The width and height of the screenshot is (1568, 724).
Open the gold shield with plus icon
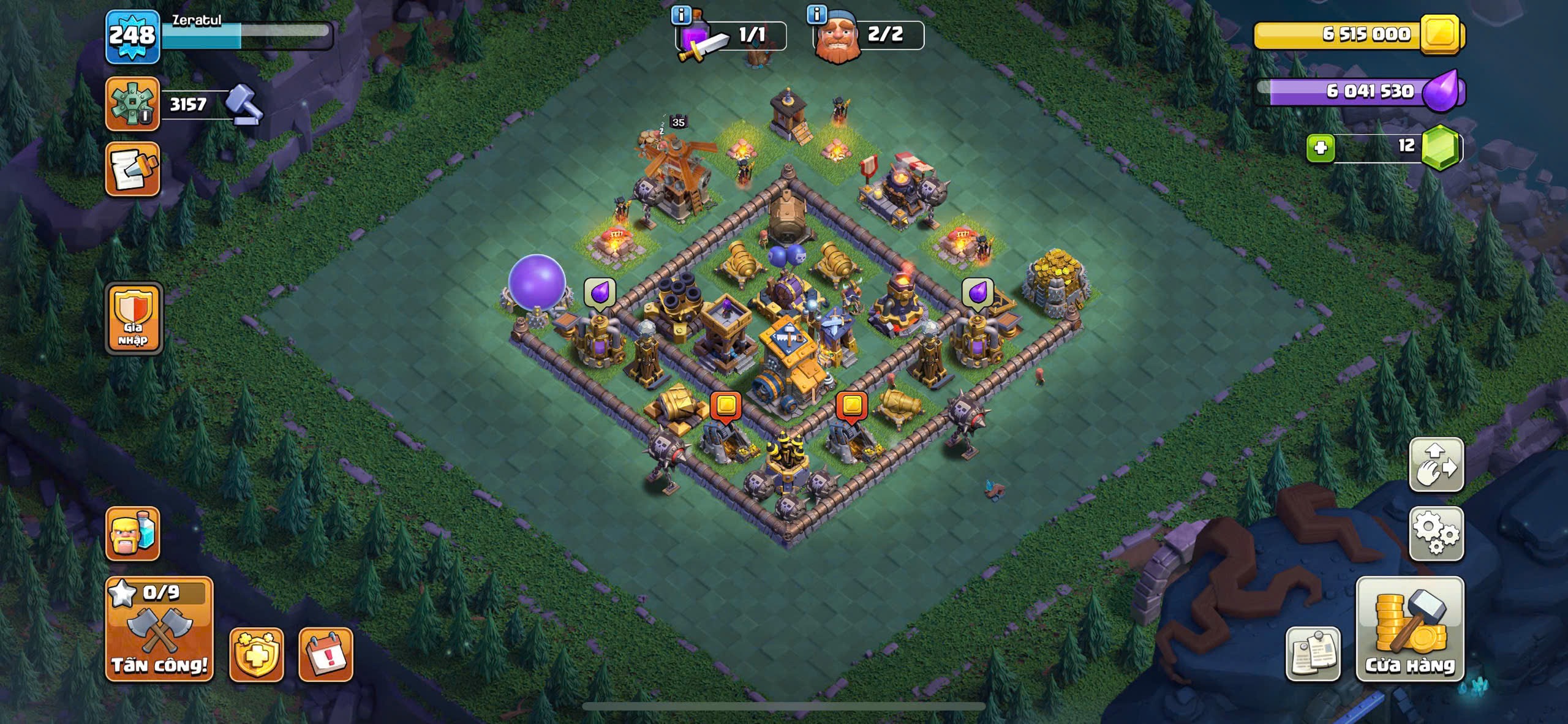coord(256,654)
